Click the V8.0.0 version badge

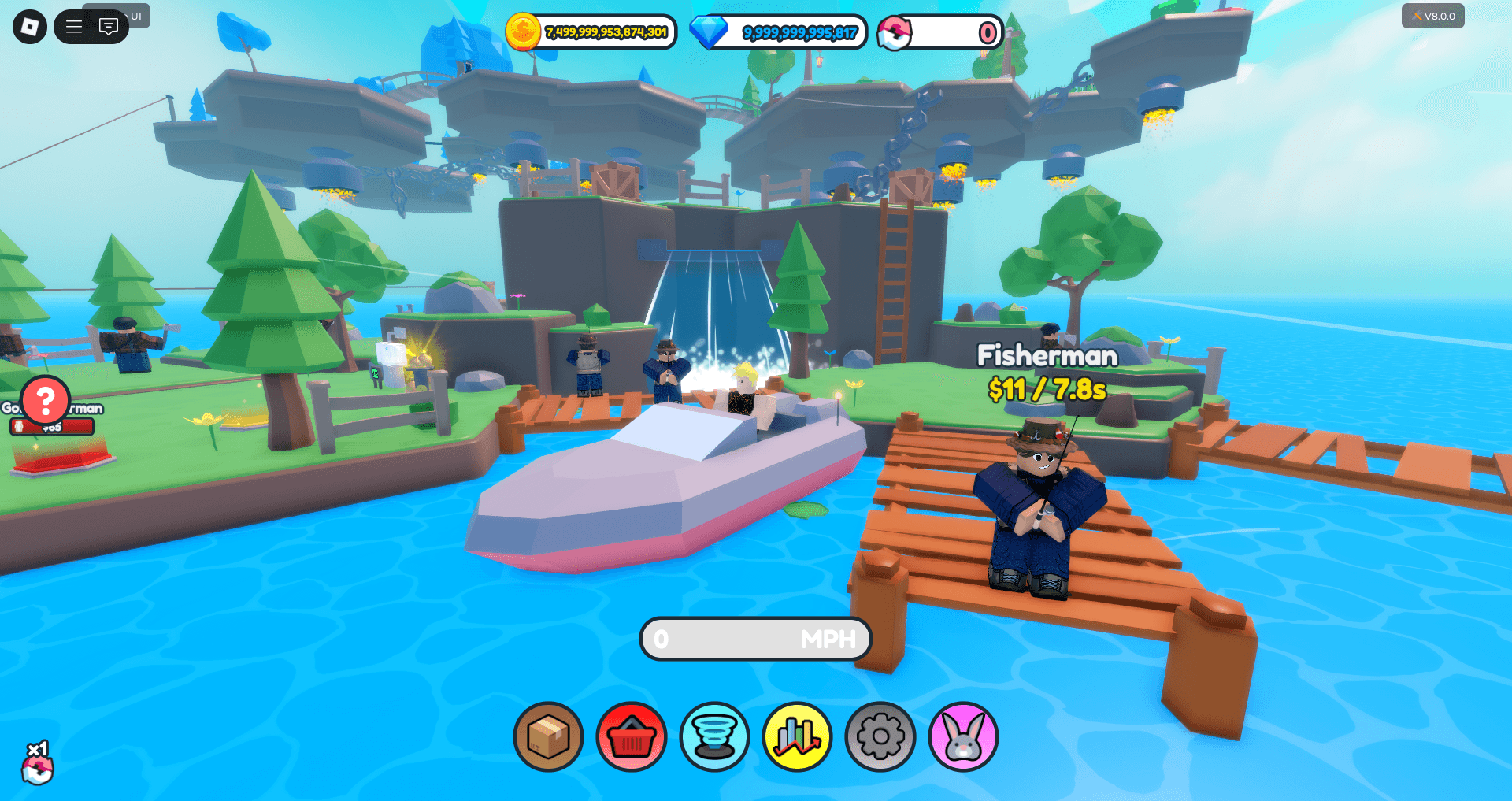[1433, 16]
